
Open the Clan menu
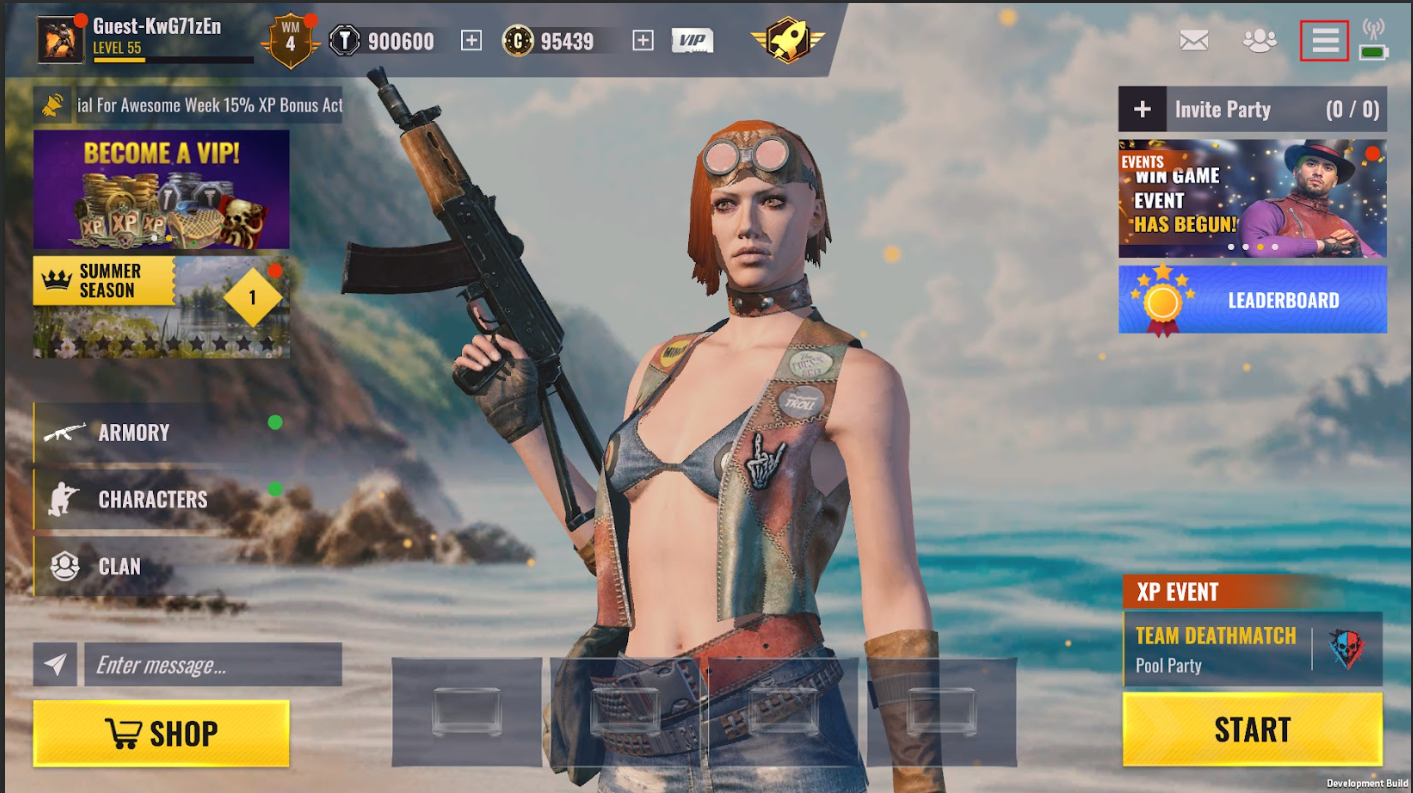click(x=119, y=567)
